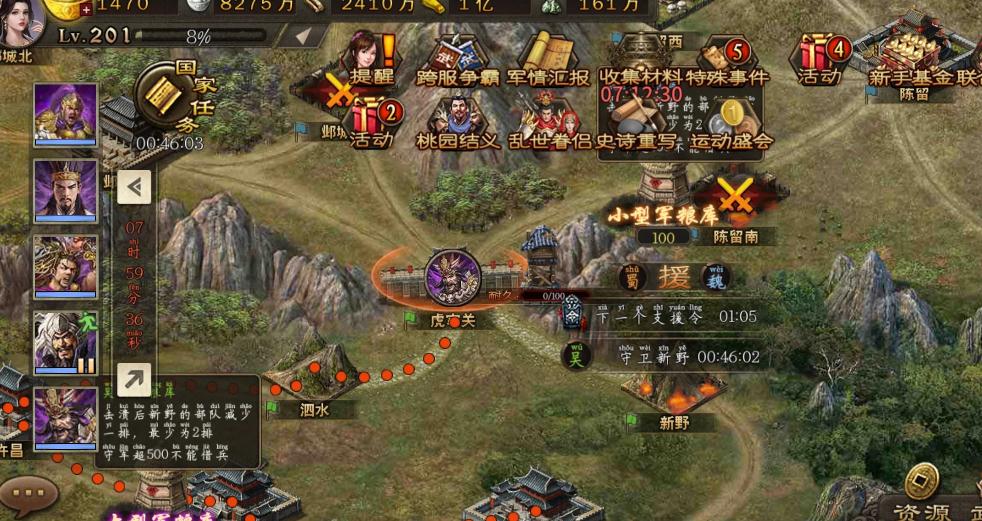Screen dimensions: 982x521
Task: Open 跨服争霸 cross-server battle
Action: point(456,58)
